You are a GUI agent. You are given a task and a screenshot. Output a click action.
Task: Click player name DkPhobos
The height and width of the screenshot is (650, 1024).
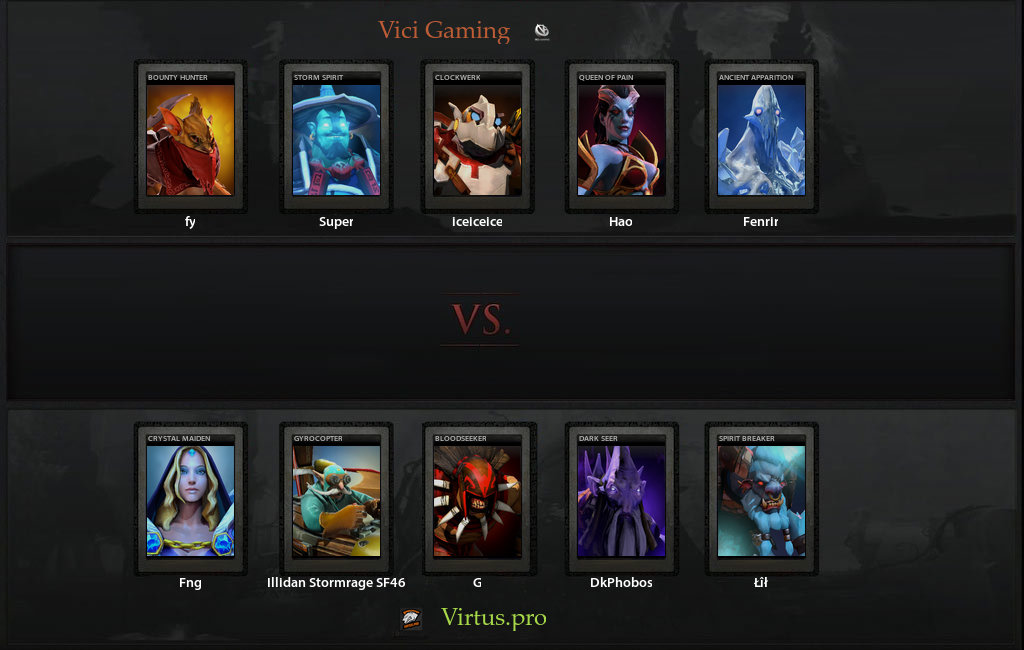[621, 583]
